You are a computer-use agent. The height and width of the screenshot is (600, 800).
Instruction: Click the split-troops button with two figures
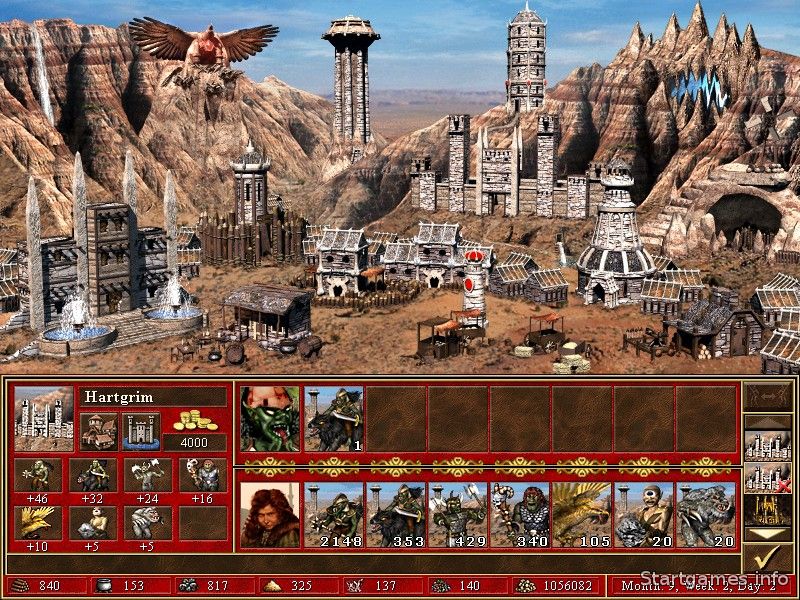(x=766, y=398)
